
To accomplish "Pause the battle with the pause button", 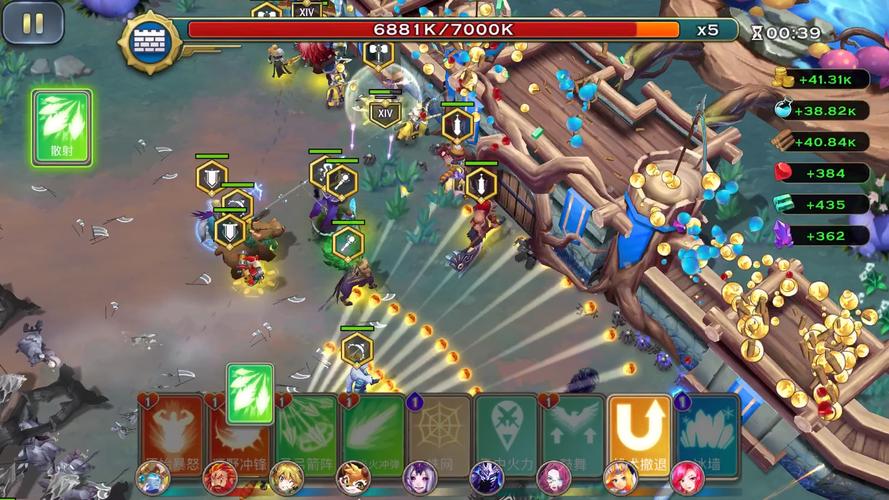I will click(33, 22).
